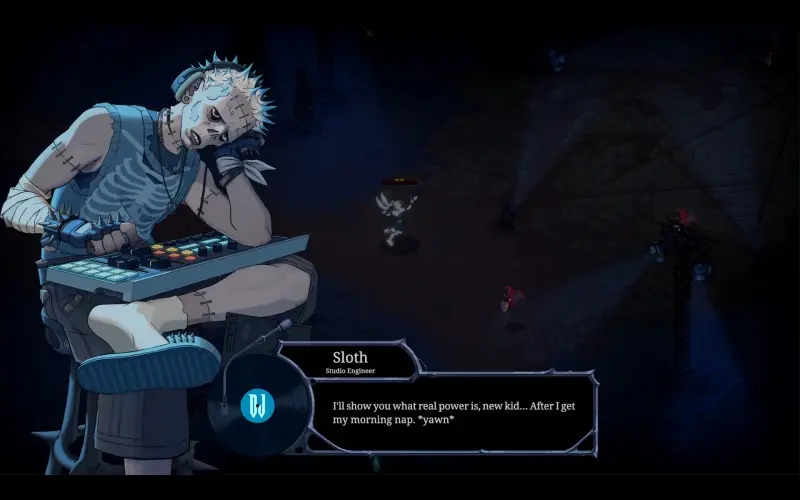Viewport: 800px width, 500px height.
Task: Click the vinyl record dialogue icon
Action: click(x=256, y=405)
